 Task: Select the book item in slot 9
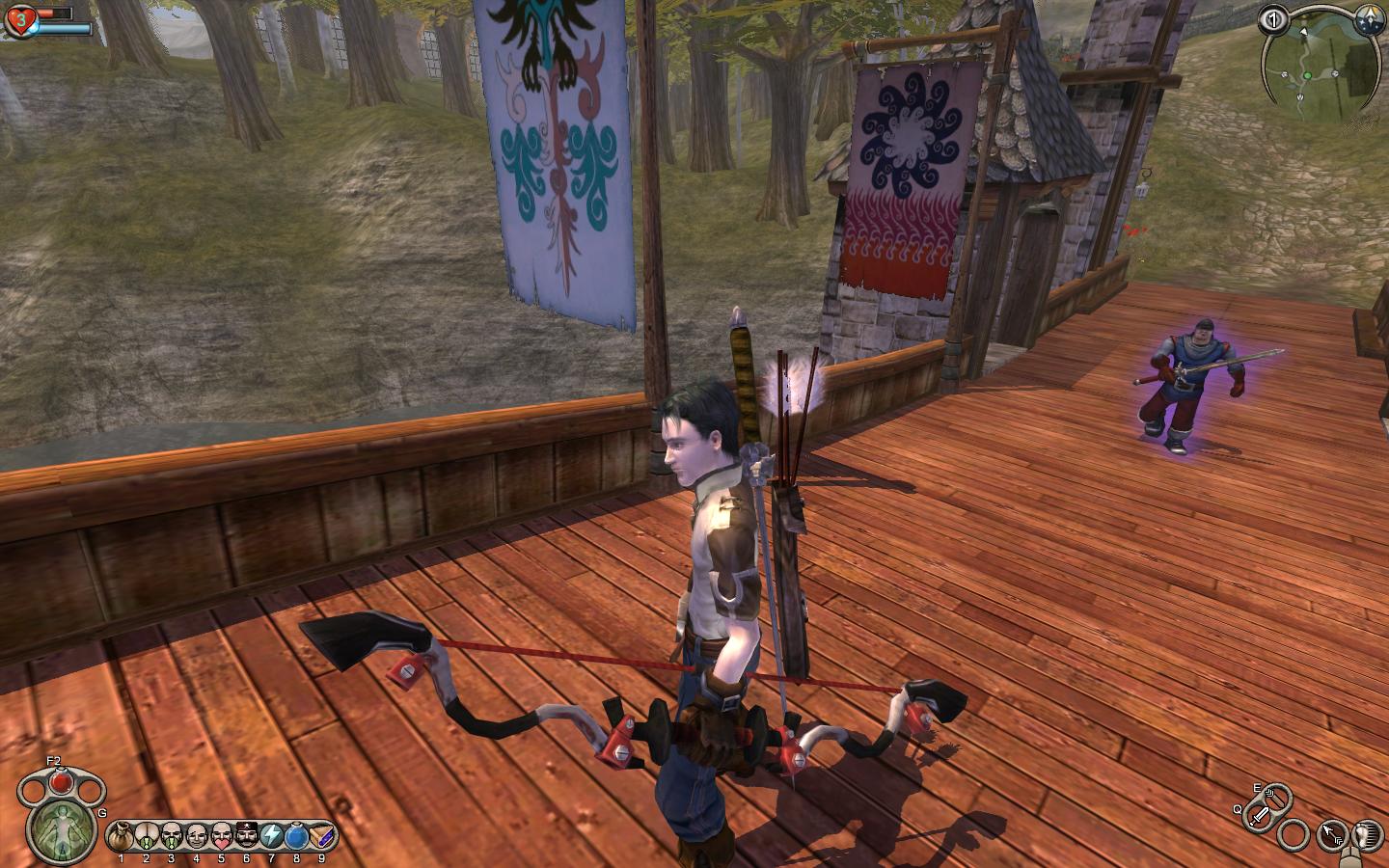pos(321,833)
